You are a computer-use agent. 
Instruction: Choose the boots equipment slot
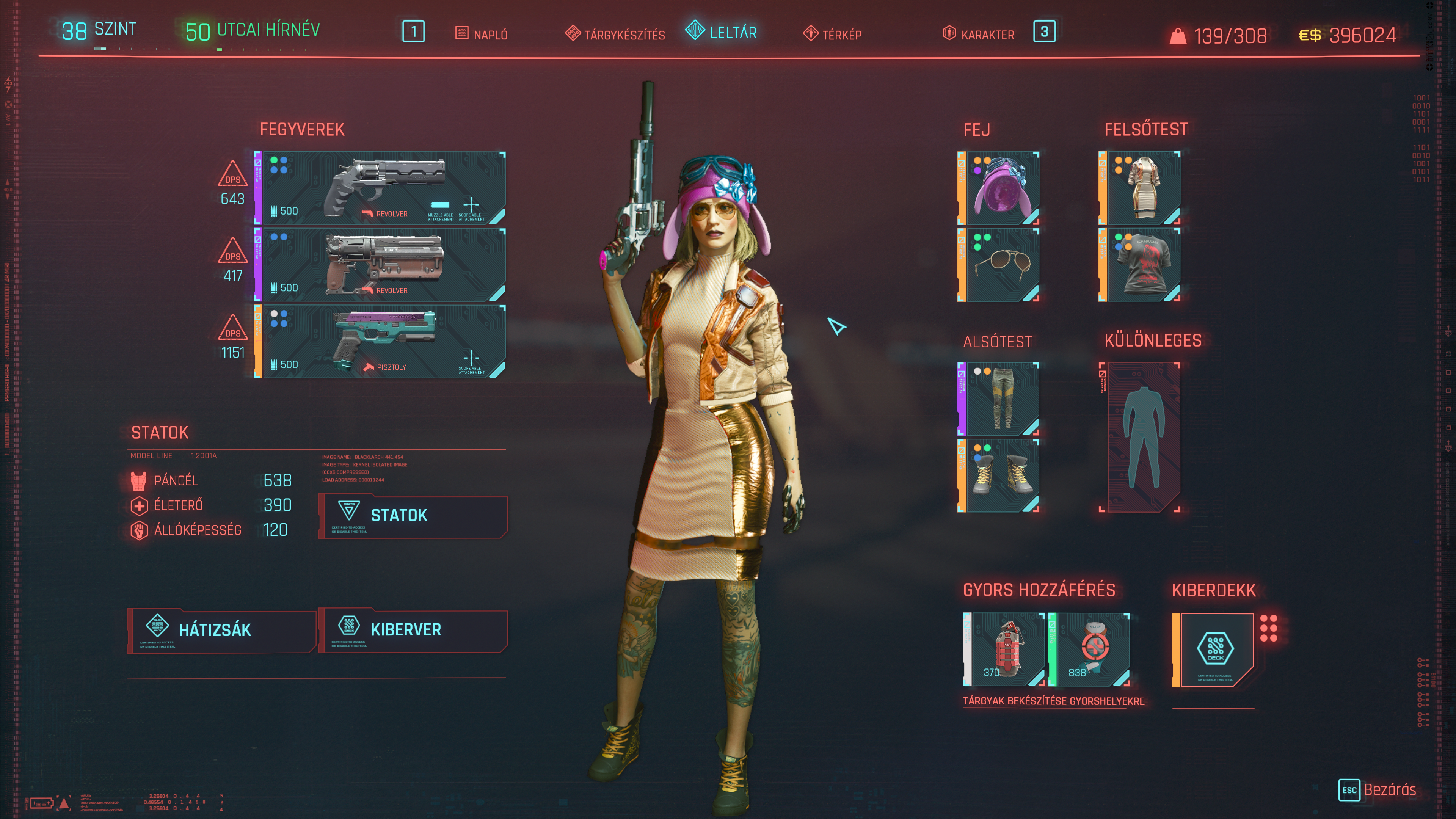click(999, 475)
